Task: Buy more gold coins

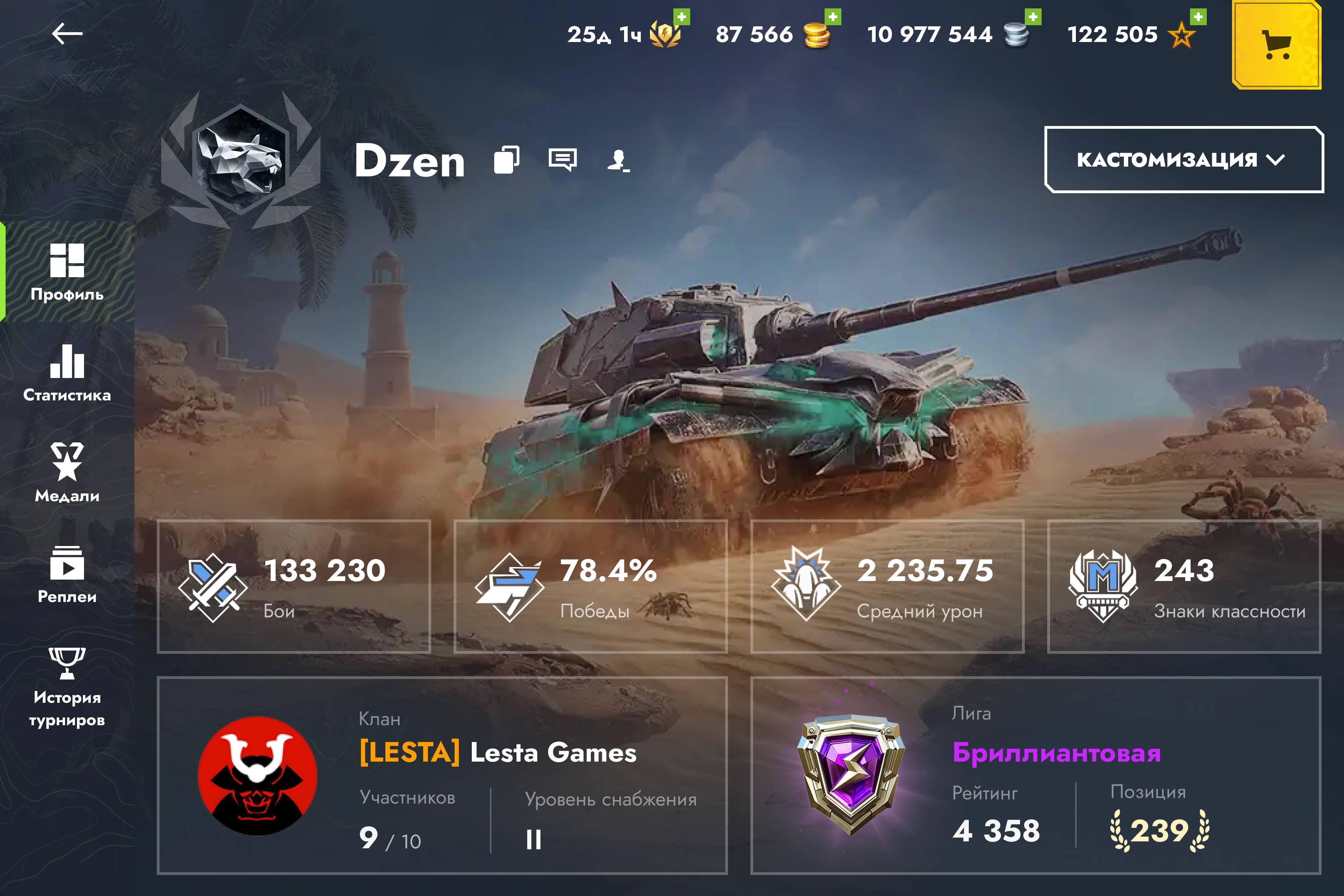Action: [833, 17]
